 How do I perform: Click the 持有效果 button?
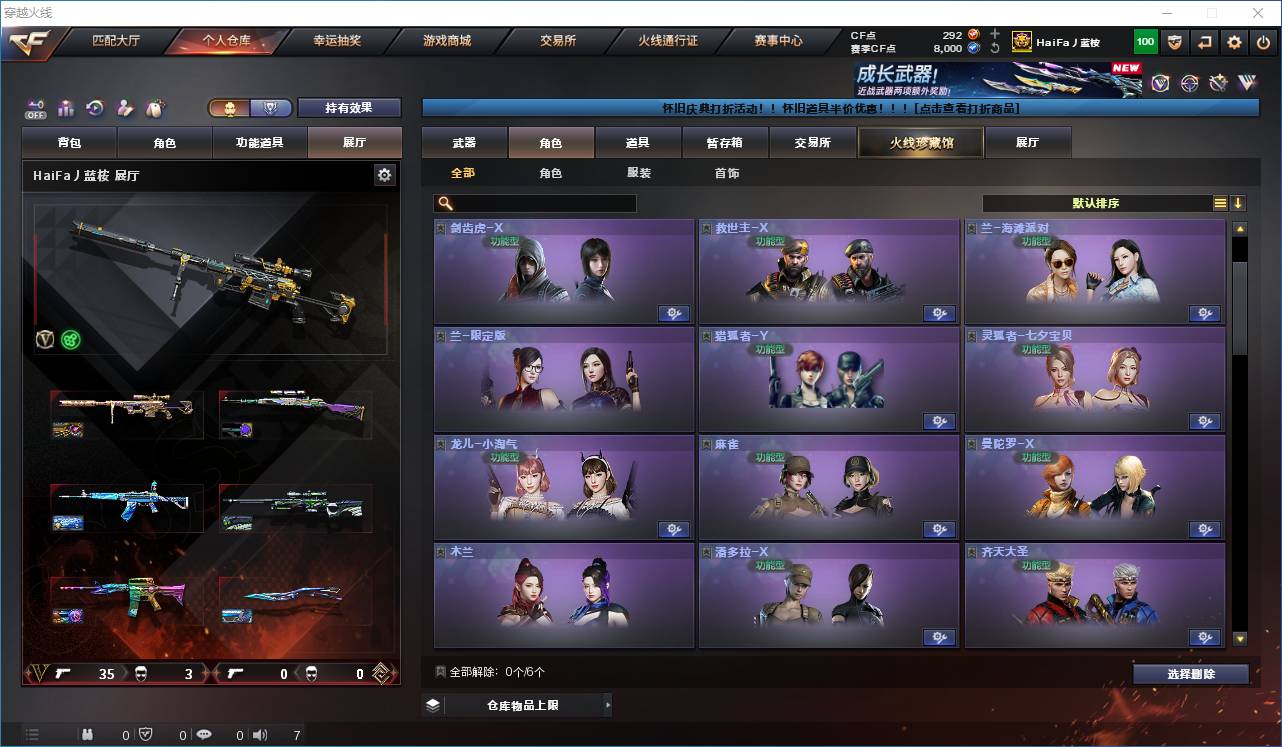(348, 107)
